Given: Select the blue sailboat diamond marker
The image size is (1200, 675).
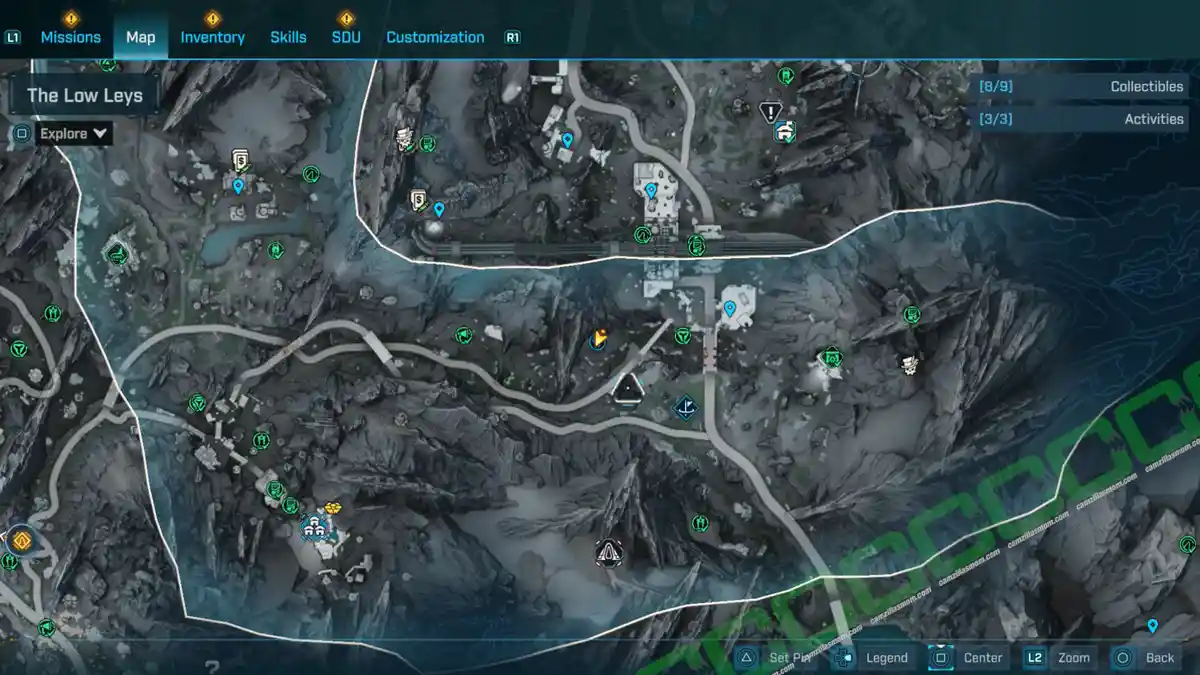Looking at the screenshot, I should tap(686, 407).
